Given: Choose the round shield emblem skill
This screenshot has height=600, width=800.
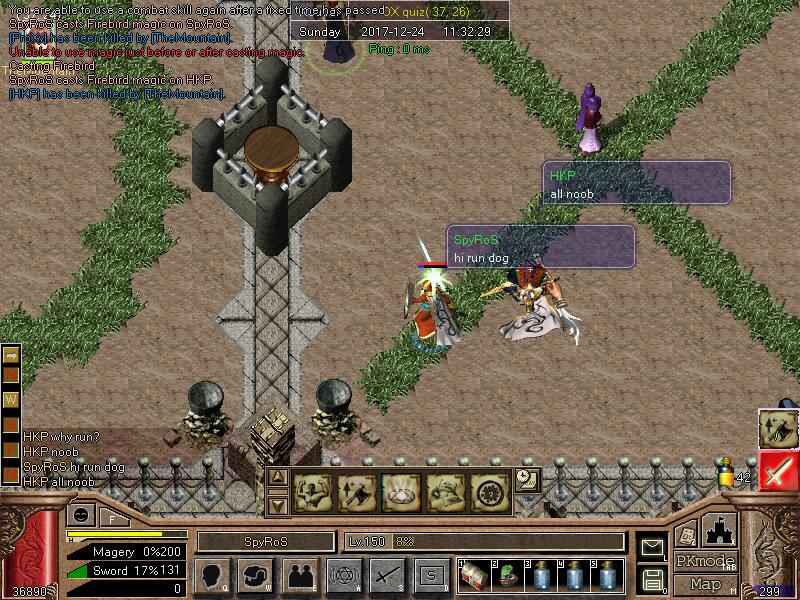Looking at the screenshot, I should (490, 492).
